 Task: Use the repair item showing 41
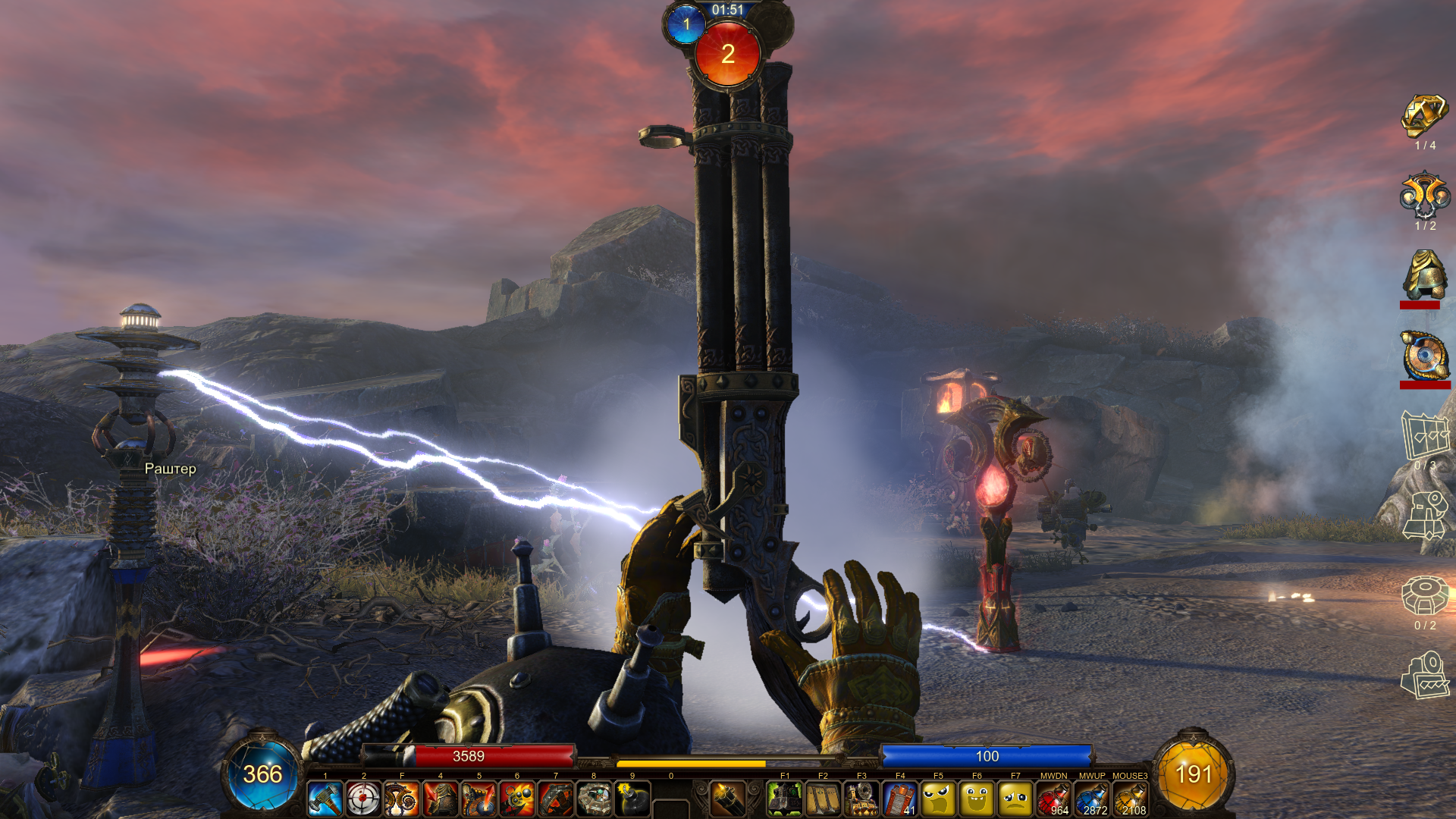point(900,799)
